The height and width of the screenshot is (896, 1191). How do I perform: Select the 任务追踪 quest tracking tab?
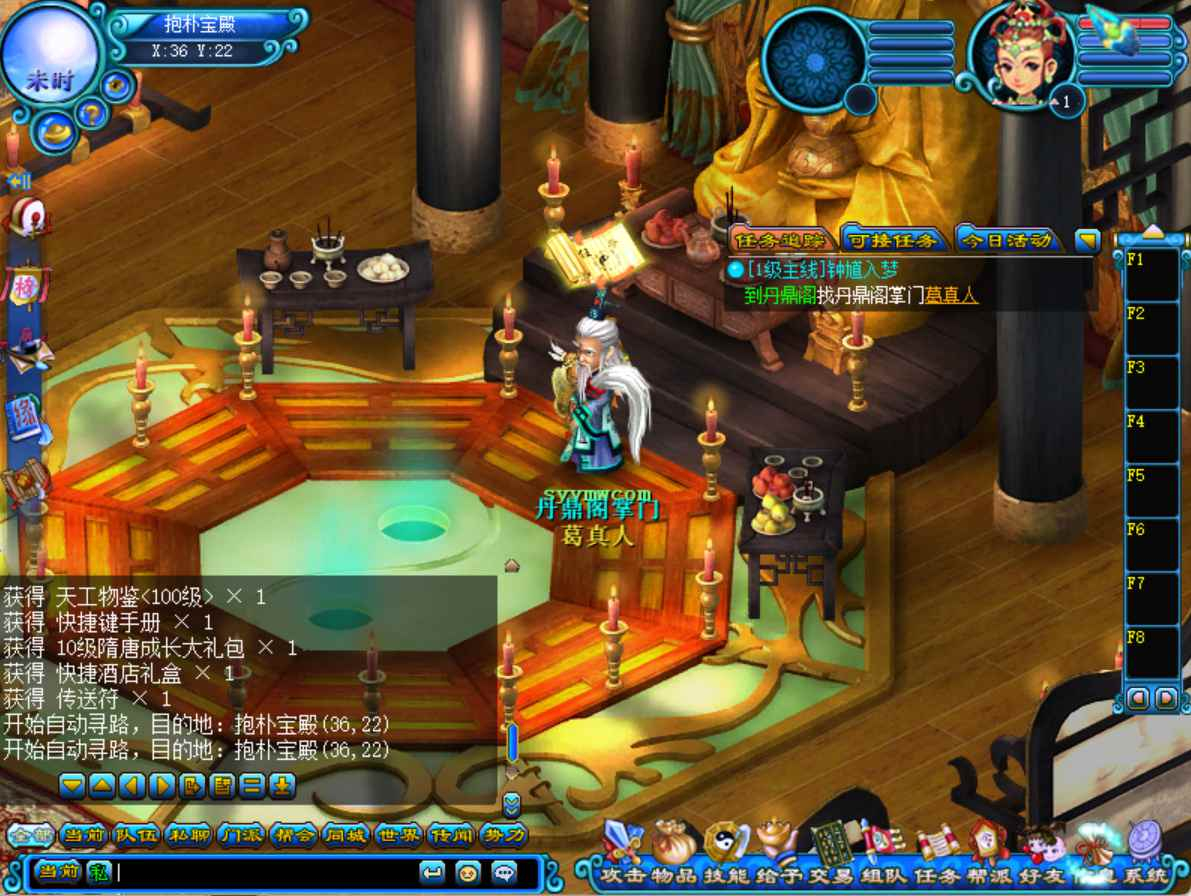pos(780,240)
